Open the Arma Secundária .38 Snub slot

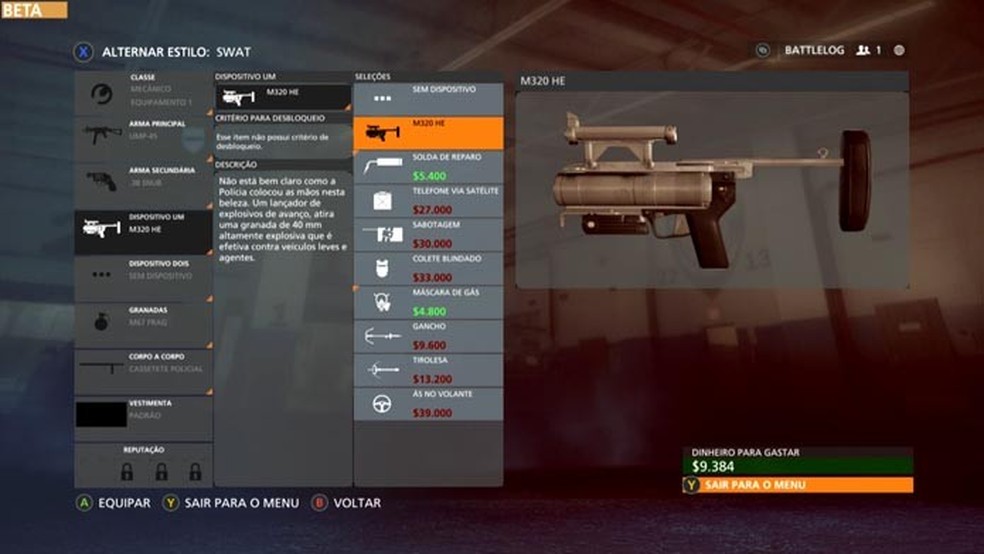tap(143, 182)
